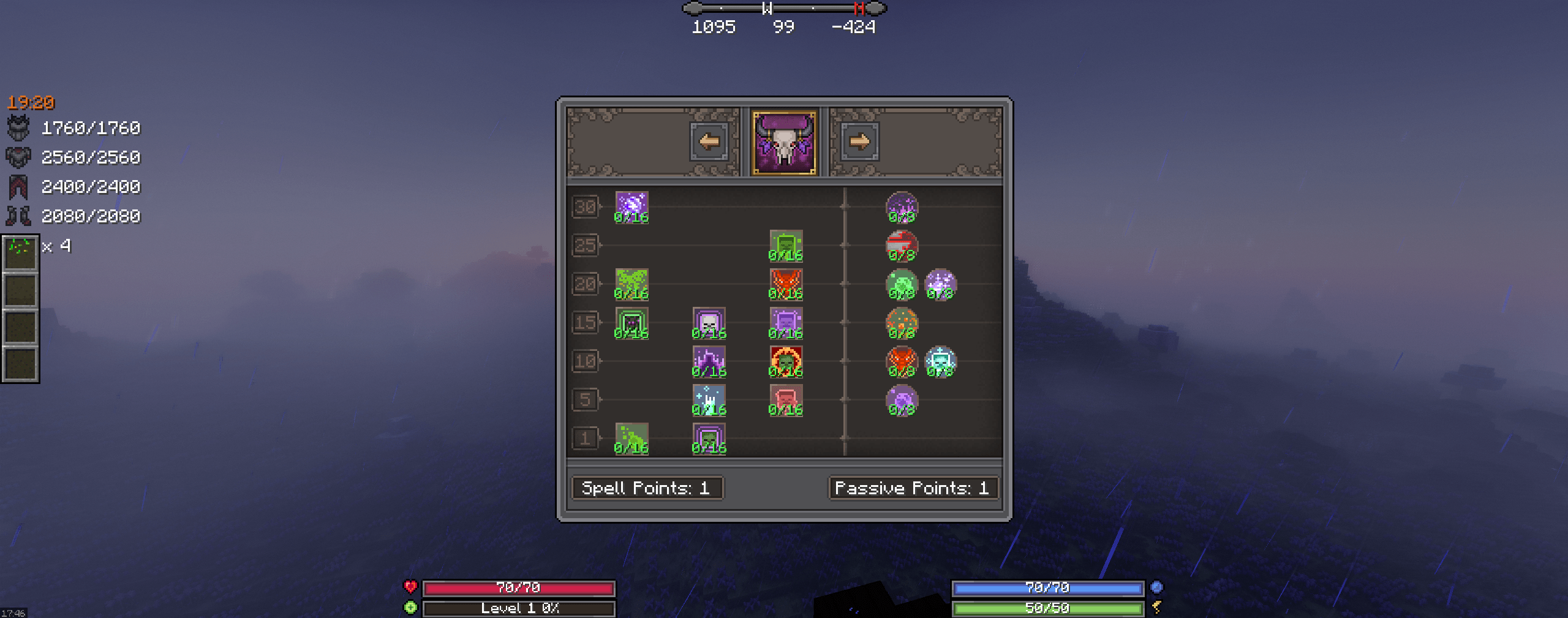
Task: Select the frost hand spell at level 5
Action: pyautogui.click(x=709, y=400)
